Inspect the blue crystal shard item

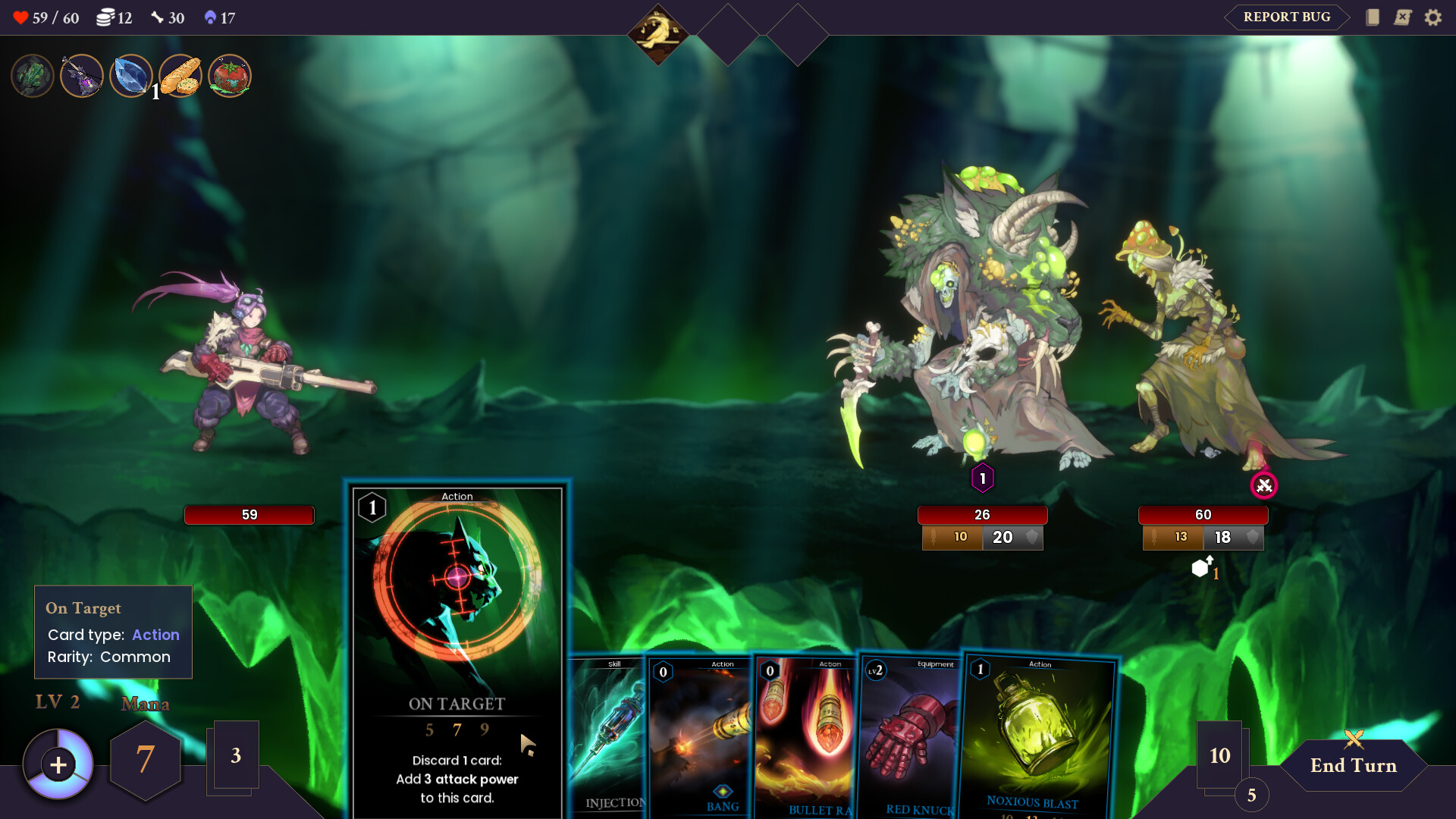coord(130,76)
